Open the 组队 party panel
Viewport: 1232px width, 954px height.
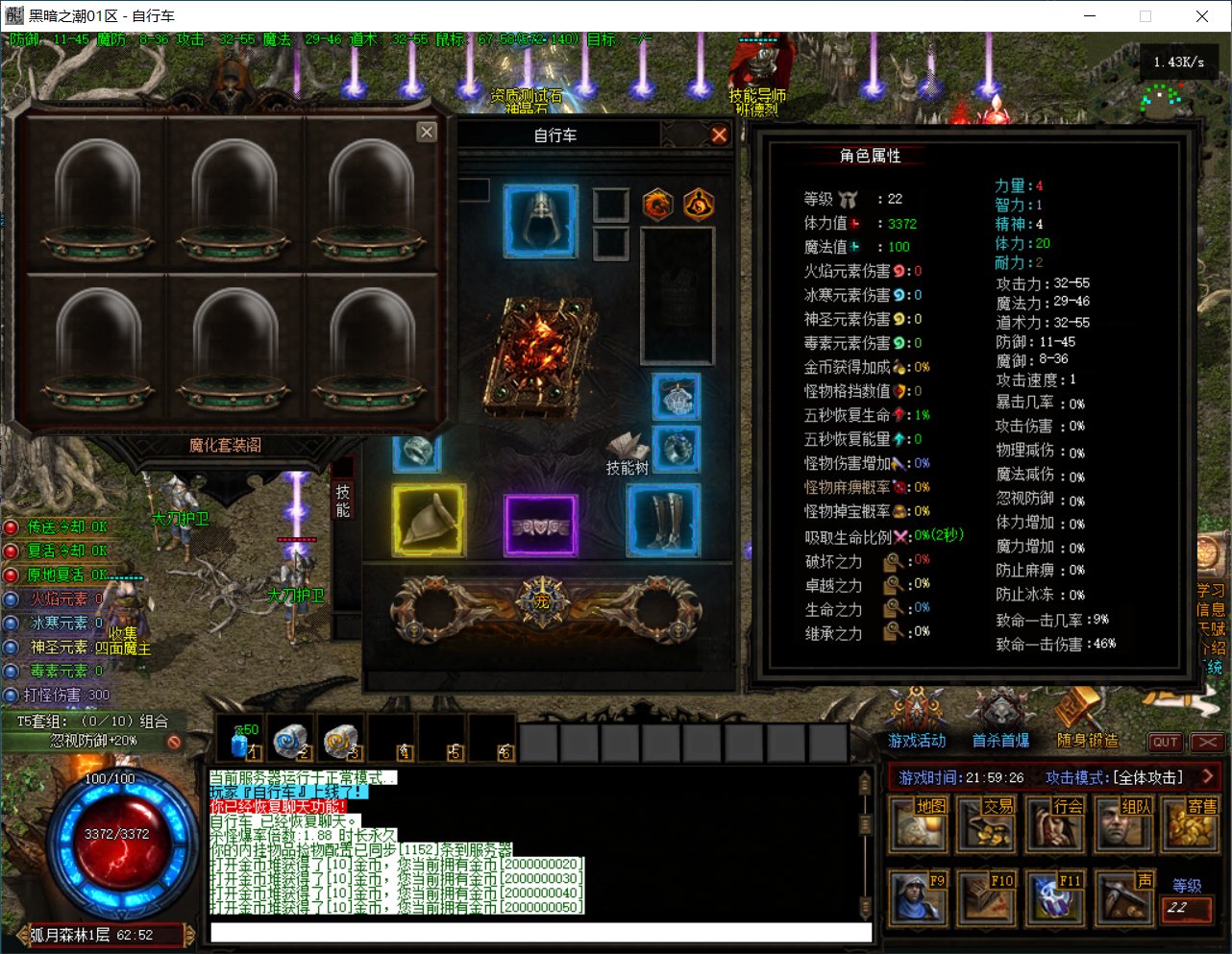point(1122,824)
